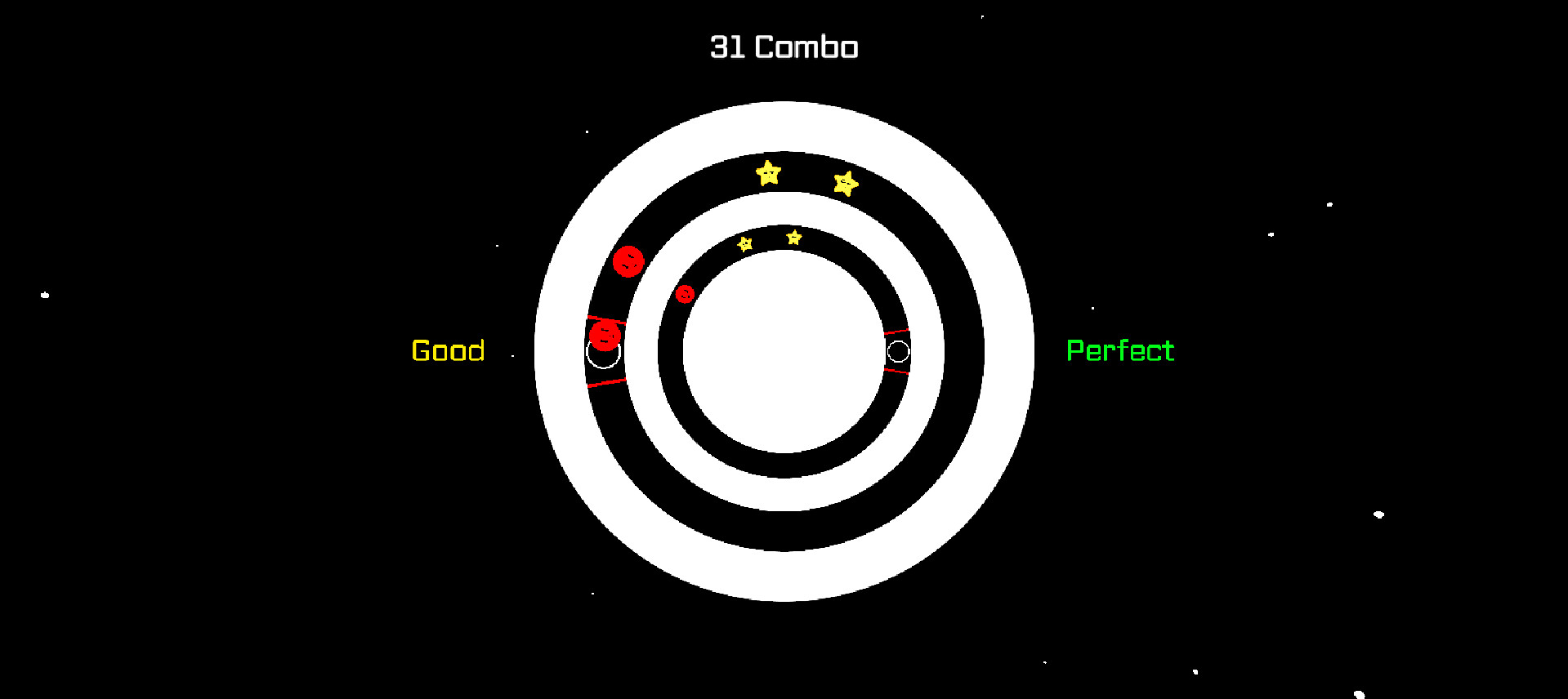
Task: Click the white hit-zone circle on the inner ring
Action: [900, 352]
